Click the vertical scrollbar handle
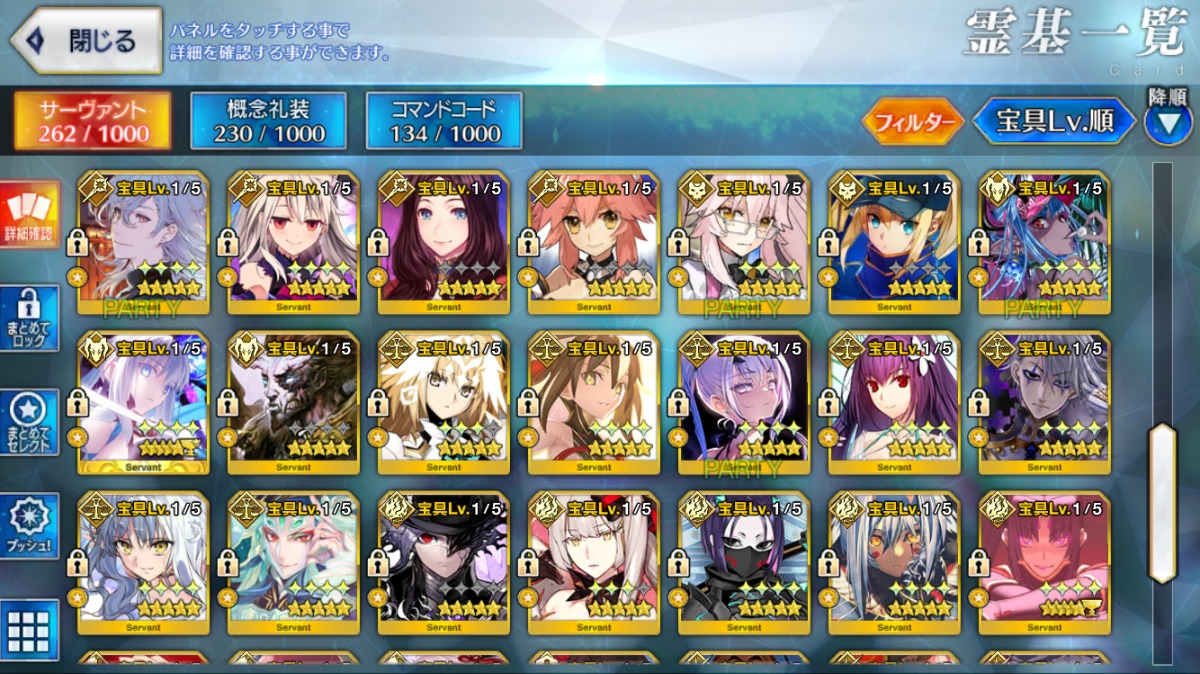The width and height of the screenshot is (1200, 674). coord(1162,502)
